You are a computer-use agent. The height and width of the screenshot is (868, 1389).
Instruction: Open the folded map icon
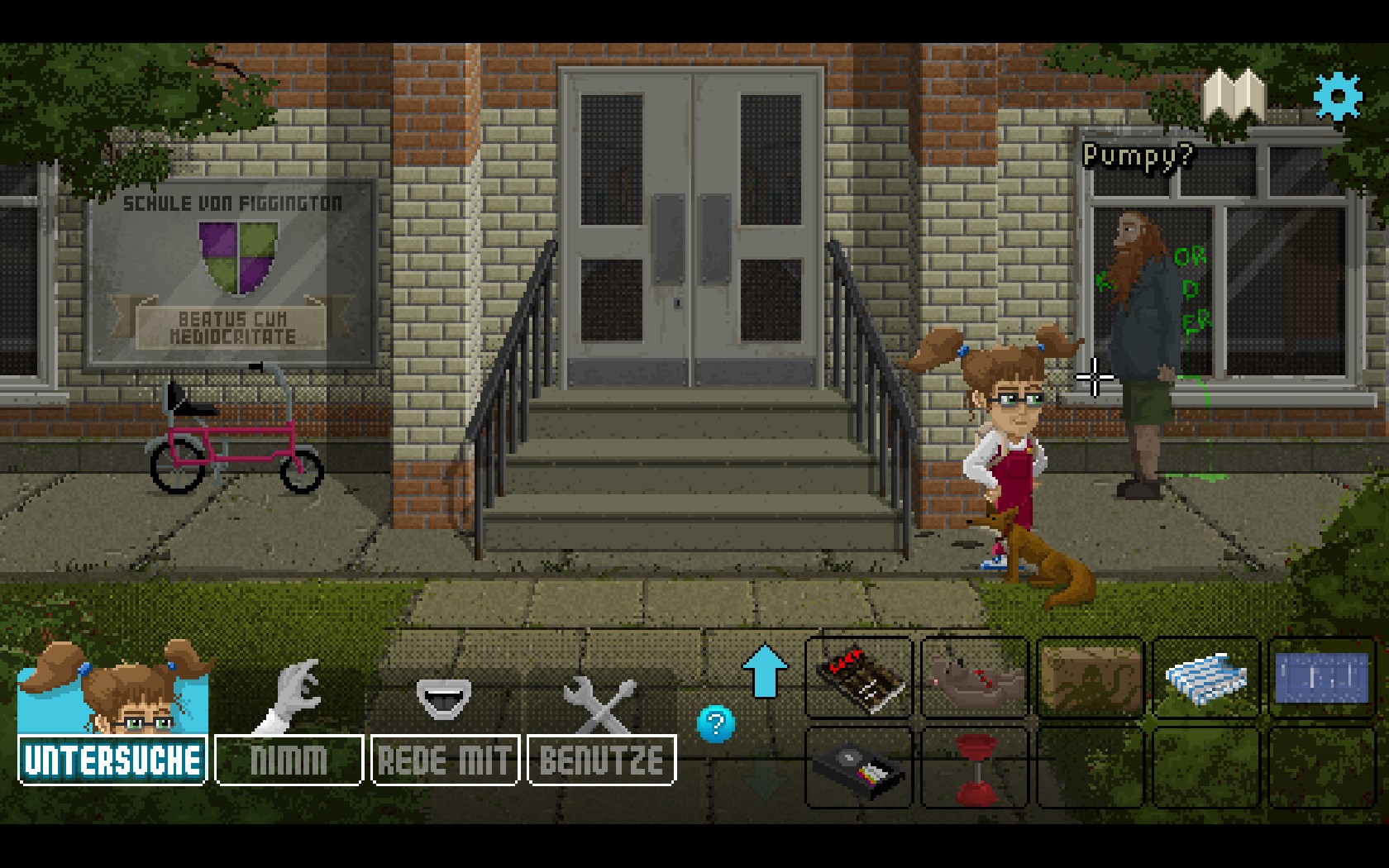point(1234,97)
